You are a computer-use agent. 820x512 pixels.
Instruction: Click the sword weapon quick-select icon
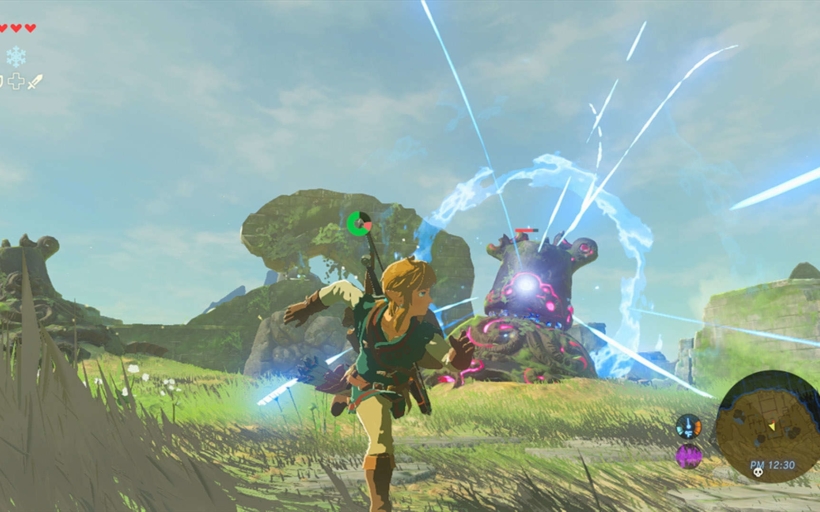[x=36, y=82]
